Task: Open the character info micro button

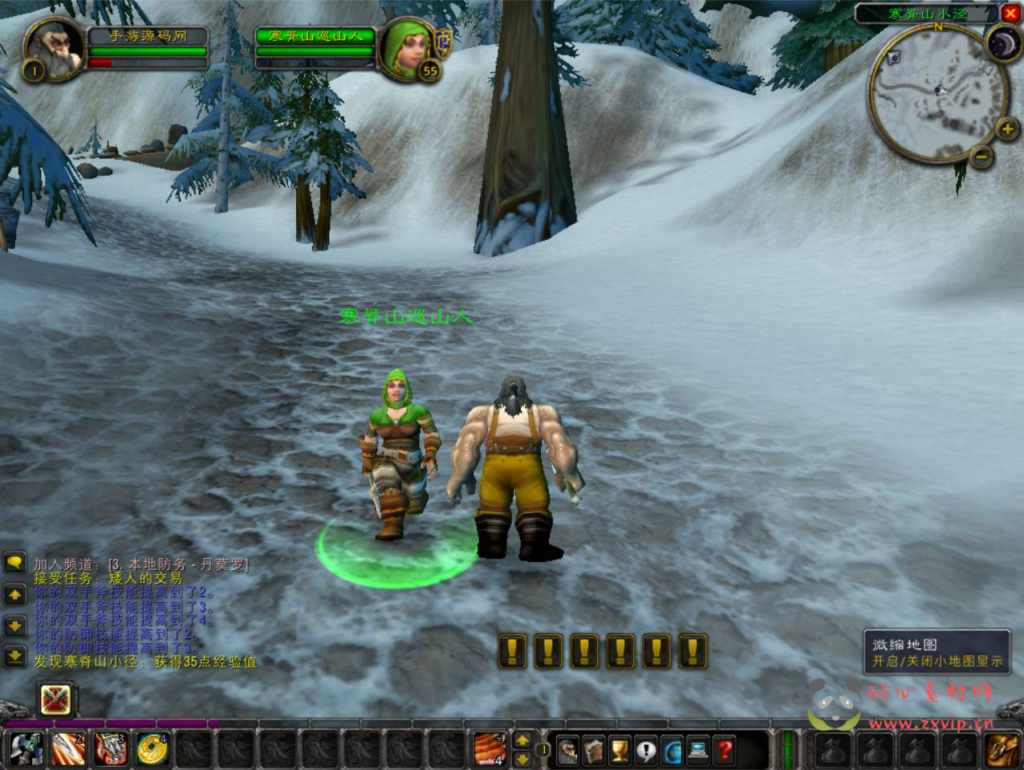Action: (568, 749)
